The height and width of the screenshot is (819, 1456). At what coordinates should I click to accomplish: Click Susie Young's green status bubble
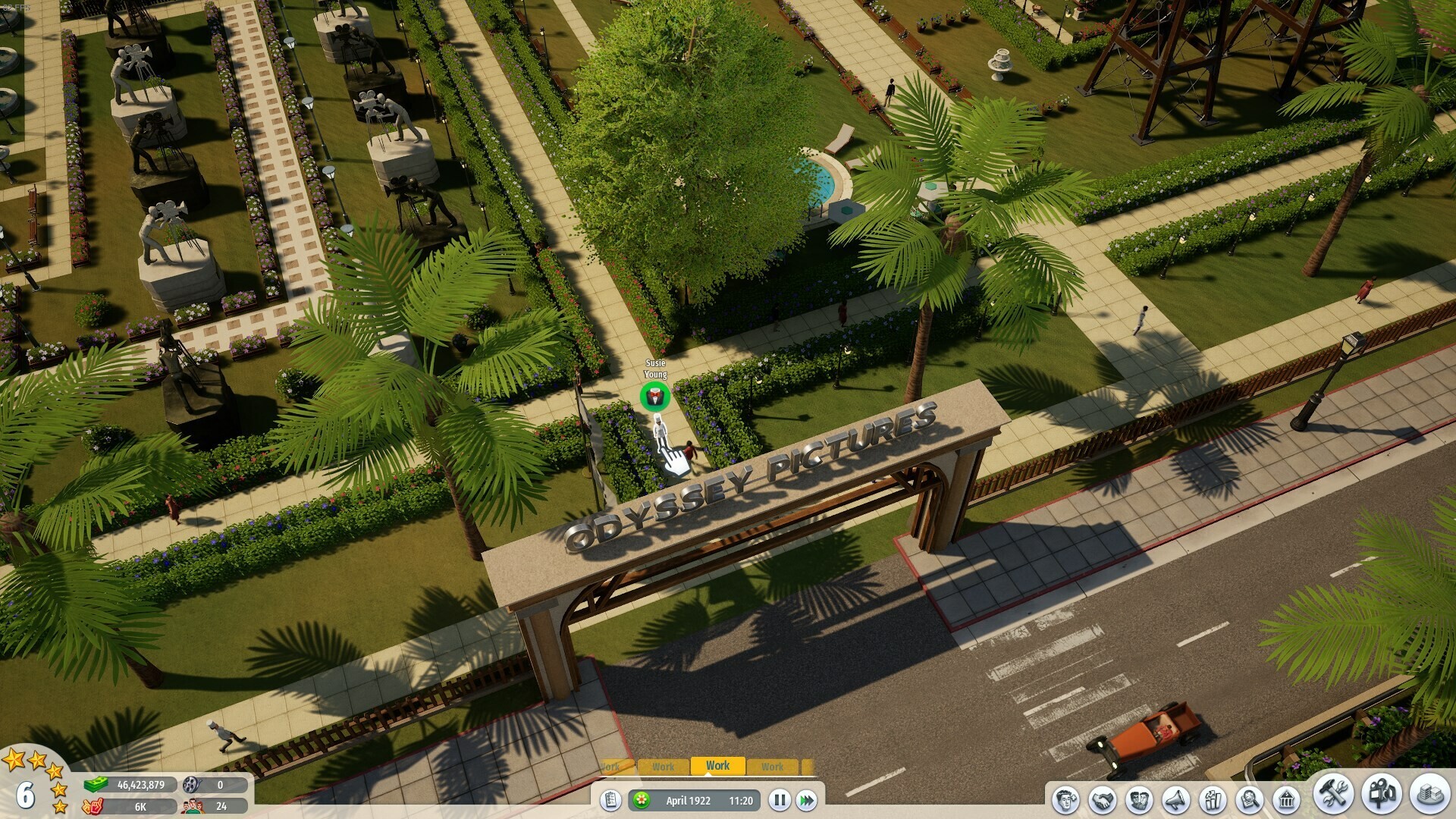coord(655,395)
